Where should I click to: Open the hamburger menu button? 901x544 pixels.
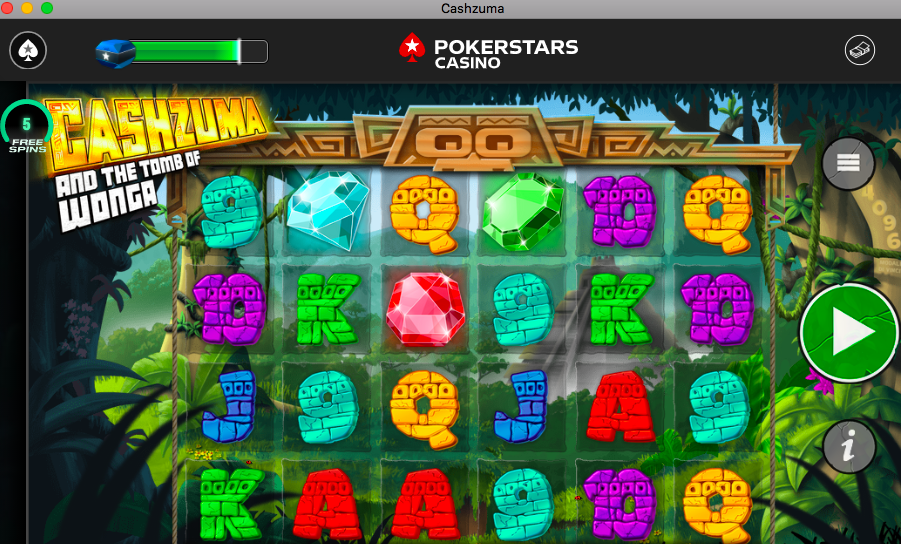848,162
